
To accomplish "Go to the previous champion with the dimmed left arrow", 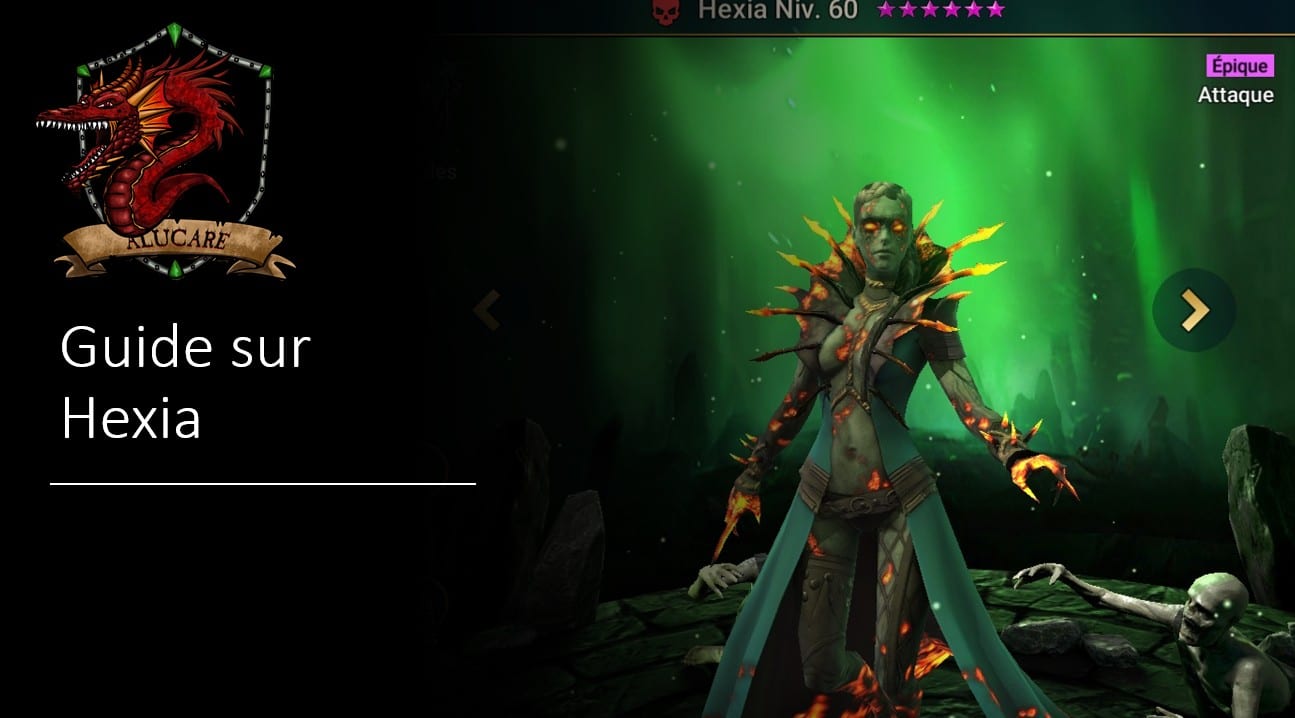I will point(487,311).
